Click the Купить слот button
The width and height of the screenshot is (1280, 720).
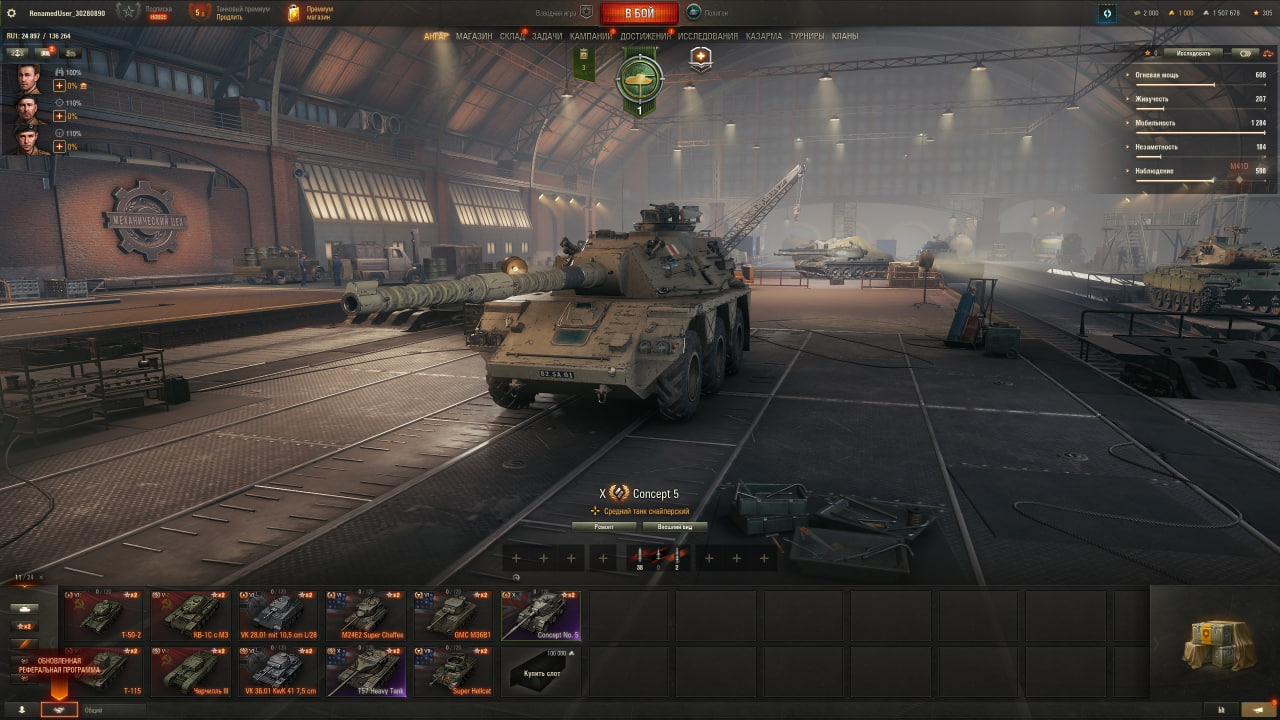click(540, 672)
